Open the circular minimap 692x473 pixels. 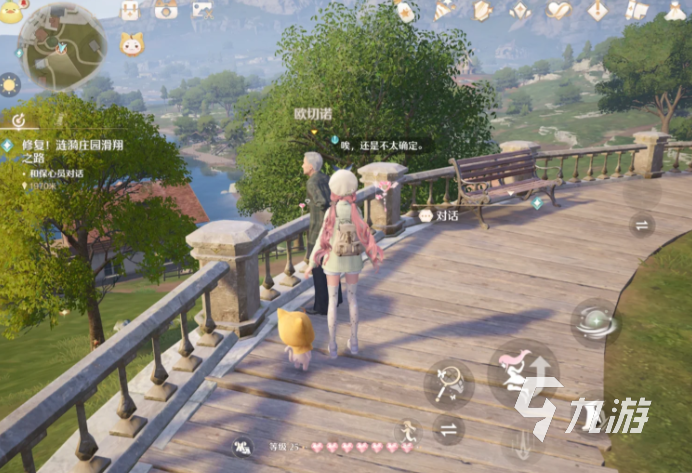62,47
